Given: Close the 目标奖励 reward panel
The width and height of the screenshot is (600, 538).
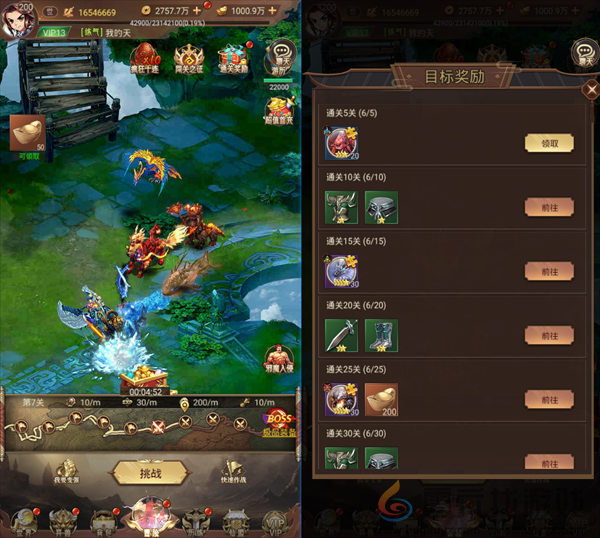Looking at the screenshot, I should click(x=589, y=90).
